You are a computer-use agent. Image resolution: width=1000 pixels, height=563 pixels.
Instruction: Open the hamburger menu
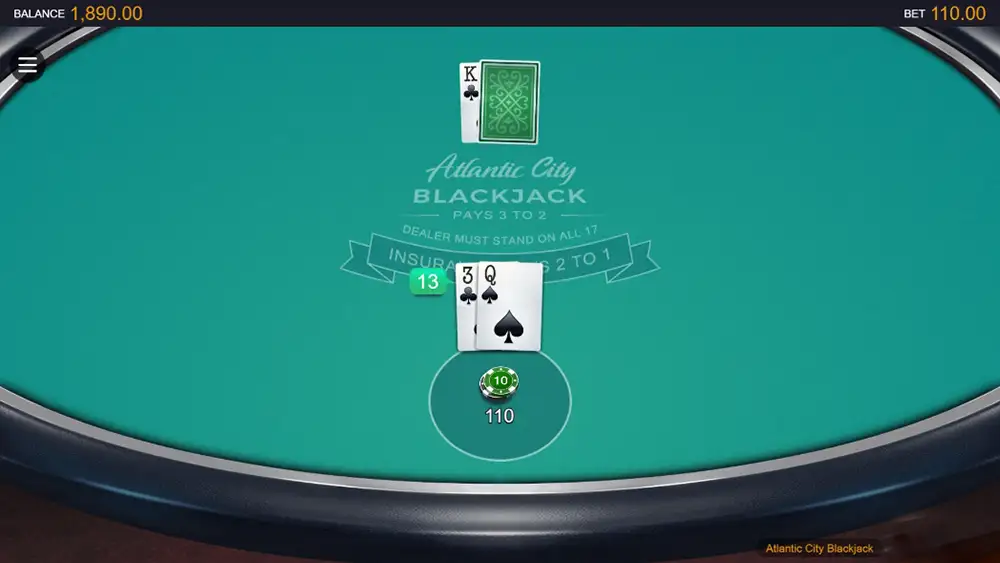click(x=27, y=65)
